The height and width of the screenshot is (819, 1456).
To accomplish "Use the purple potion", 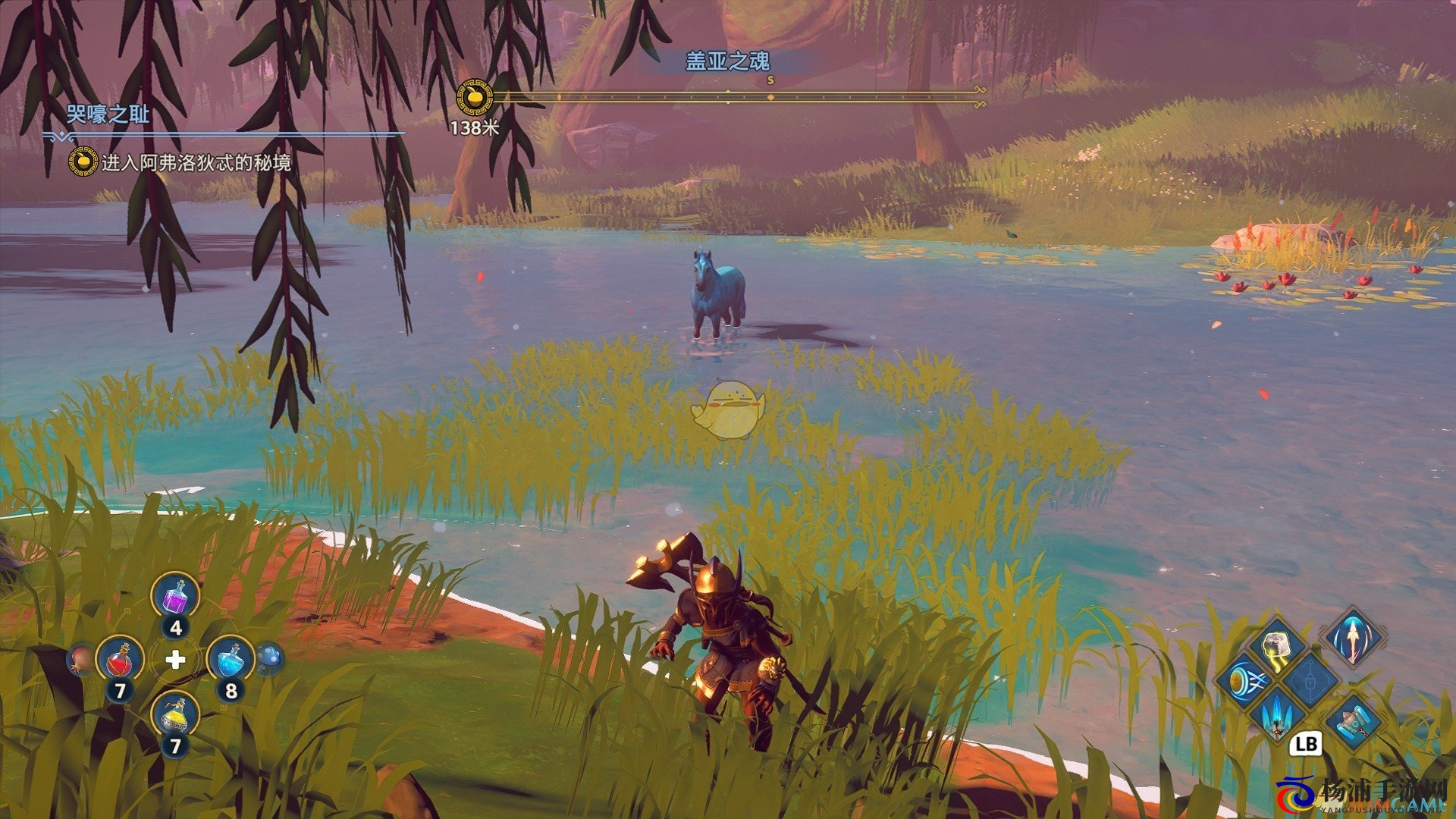I will pyautogui.click(x=175, y=598).
